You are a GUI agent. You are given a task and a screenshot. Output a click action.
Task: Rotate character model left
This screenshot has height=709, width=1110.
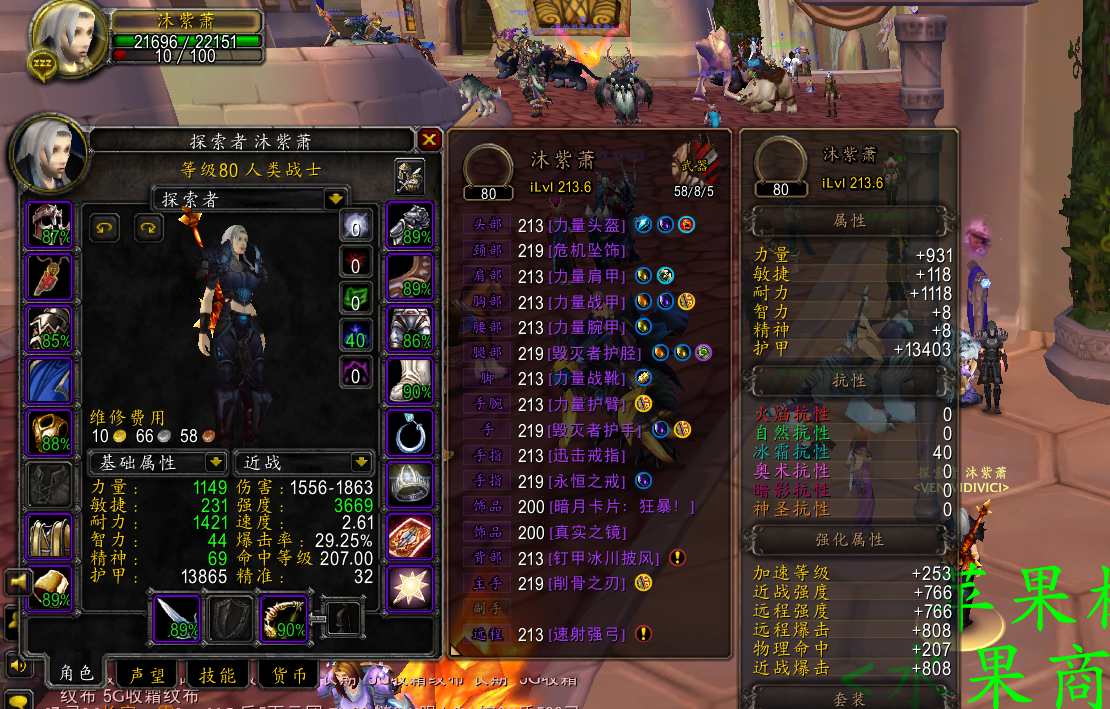point(104,228)
